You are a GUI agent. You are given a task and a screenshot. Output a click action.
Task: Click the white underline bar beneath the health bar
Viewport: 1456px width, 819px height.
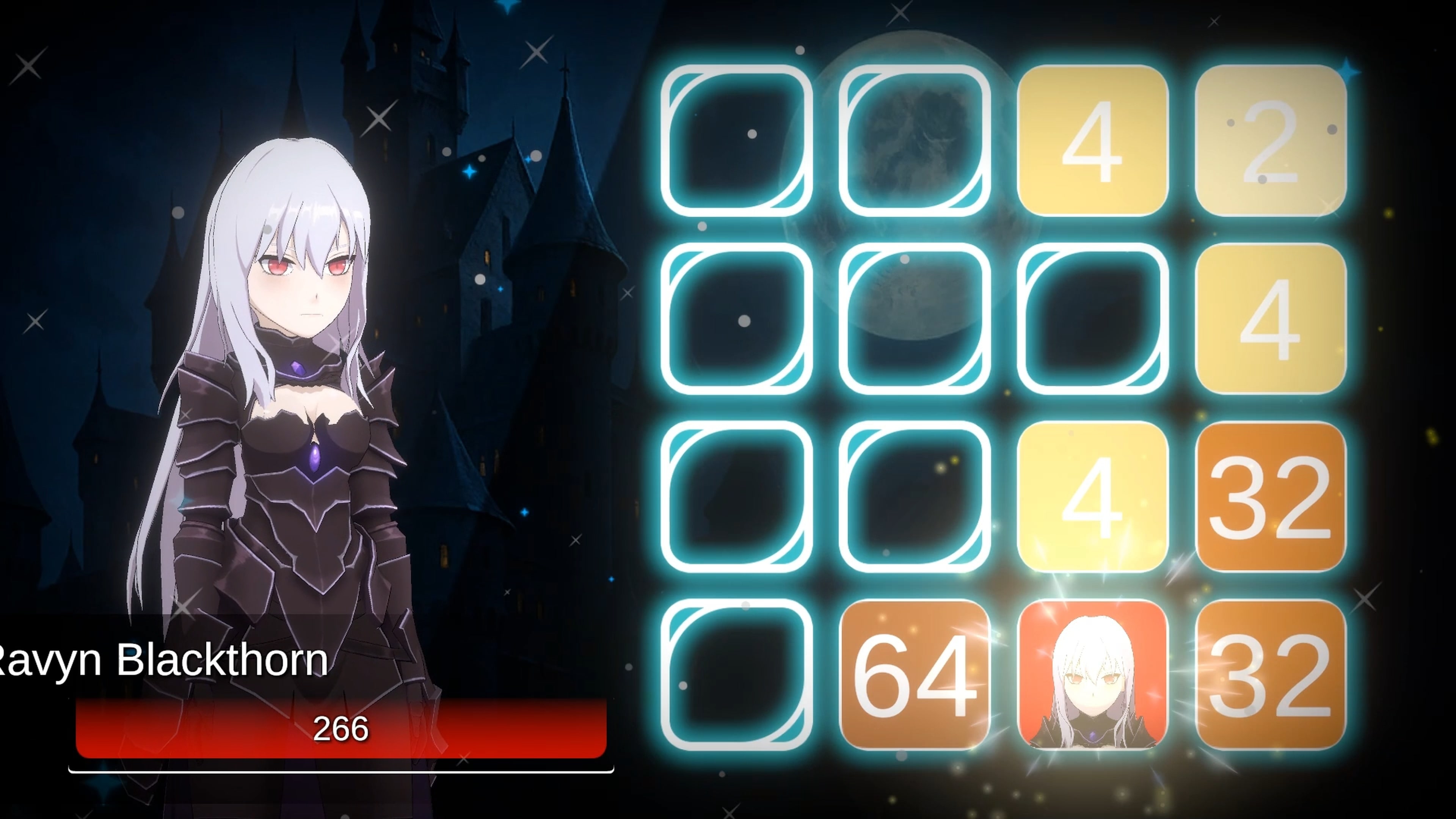pyautogui.click(x=339, y=770)
